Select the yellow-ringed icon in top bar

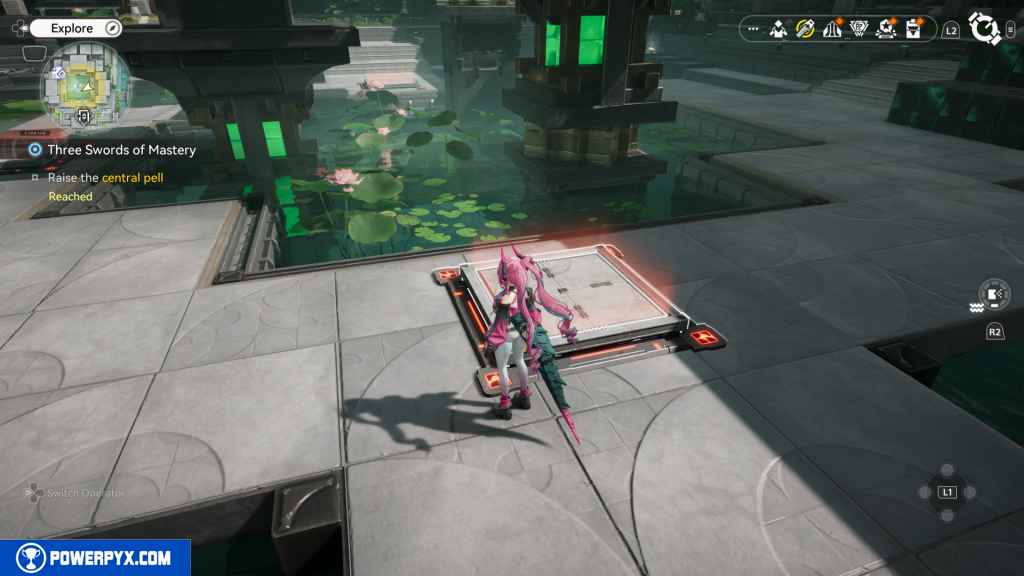point(805,30)
